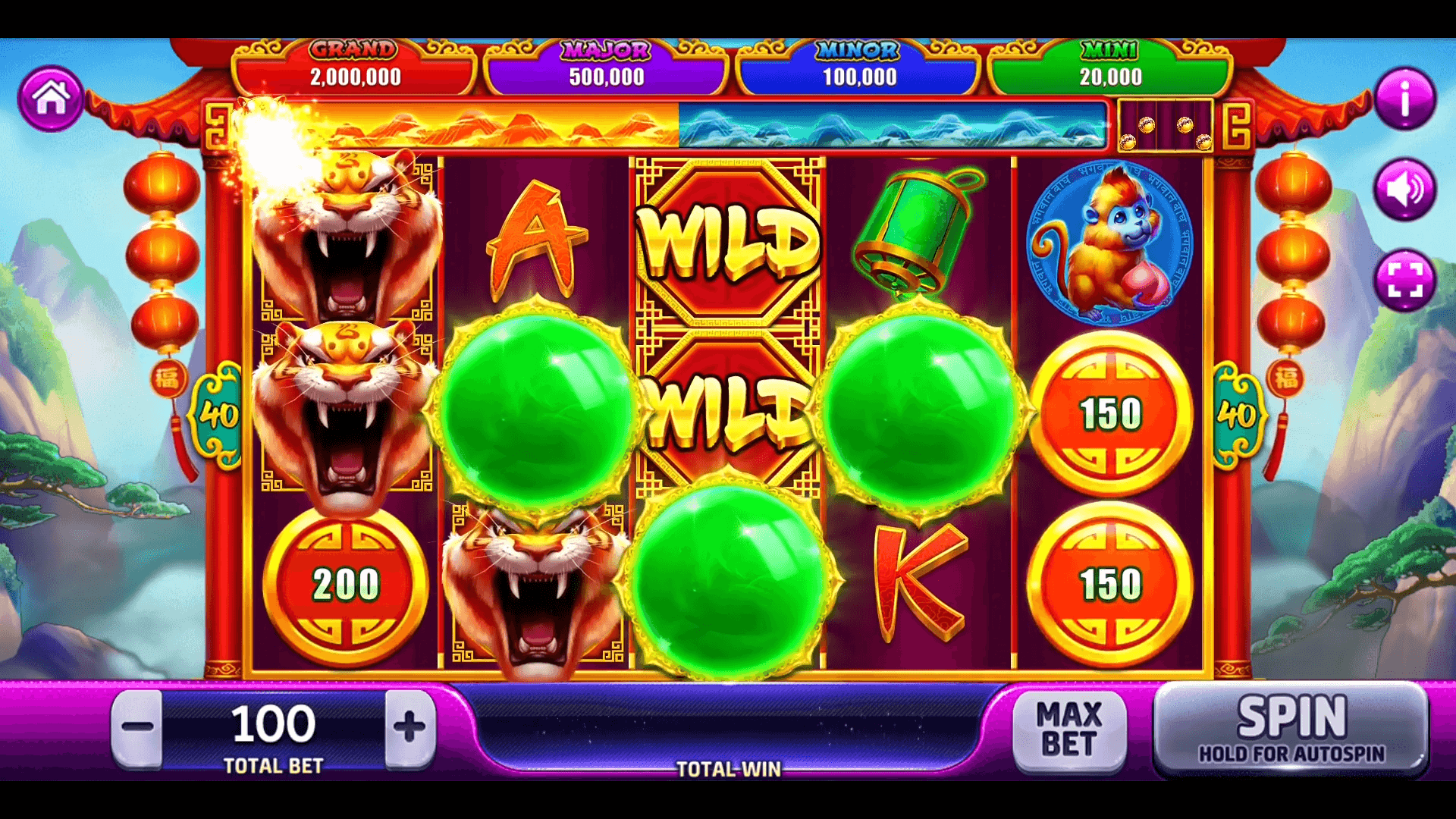Image resolution: width=1456 pixels, height=819 pixels.
Task: Increase total bet with the plus button
Action: pyautogui.click(x=409, y=727)
